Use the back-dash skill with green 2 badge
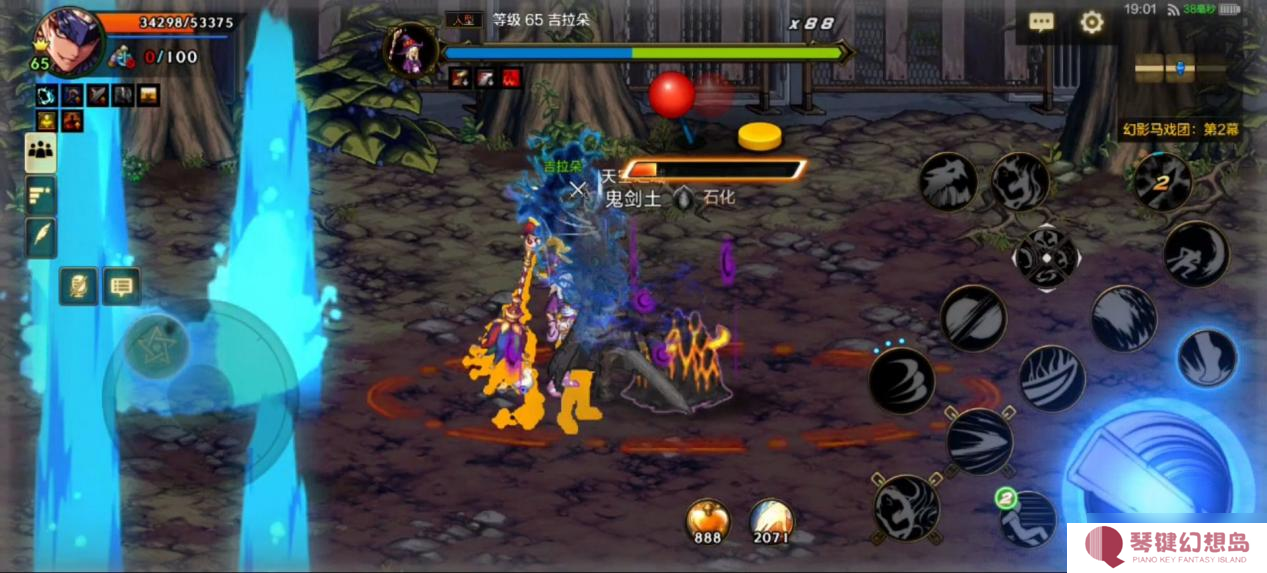 pos(1027,518)
